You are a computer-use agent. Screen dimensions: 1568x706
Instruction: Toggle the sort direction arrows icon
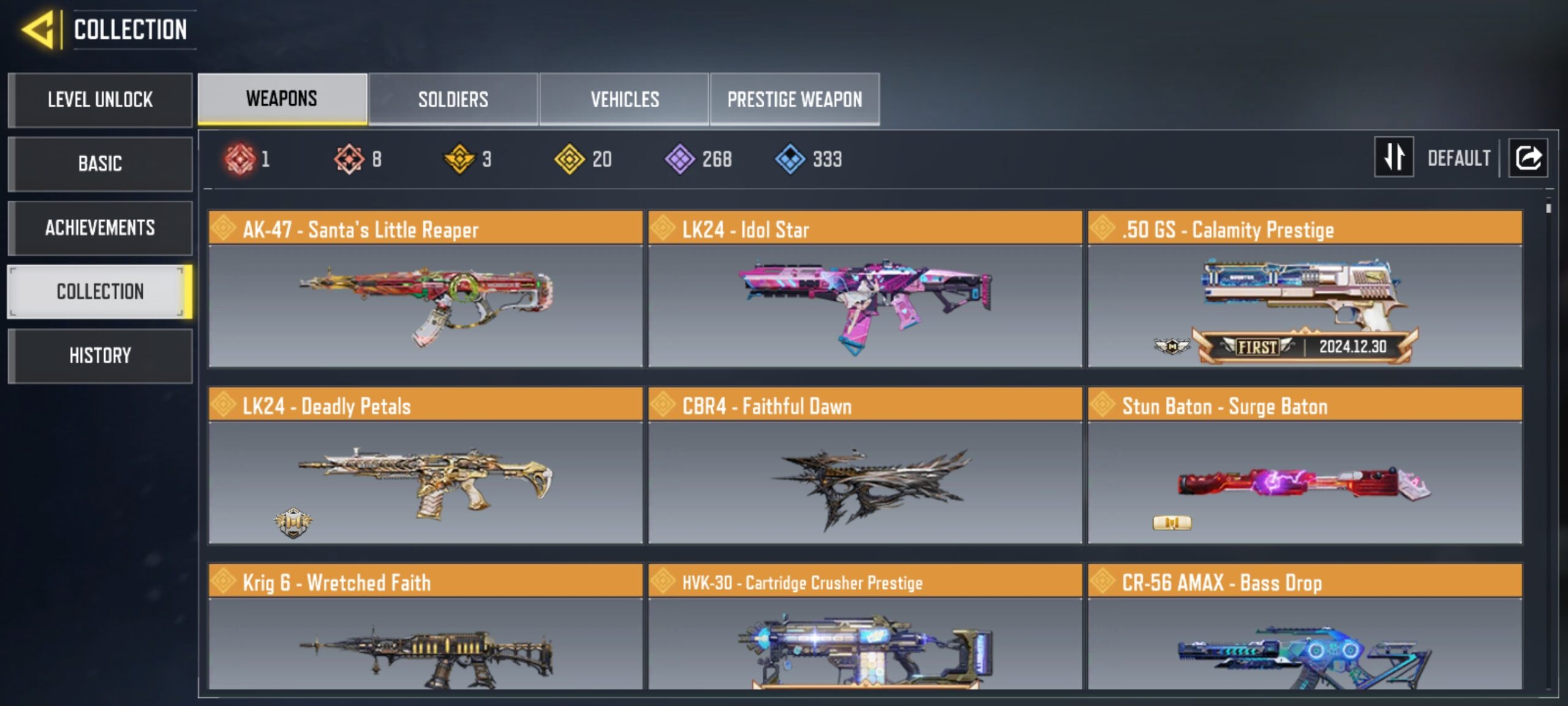point(1394,158)
